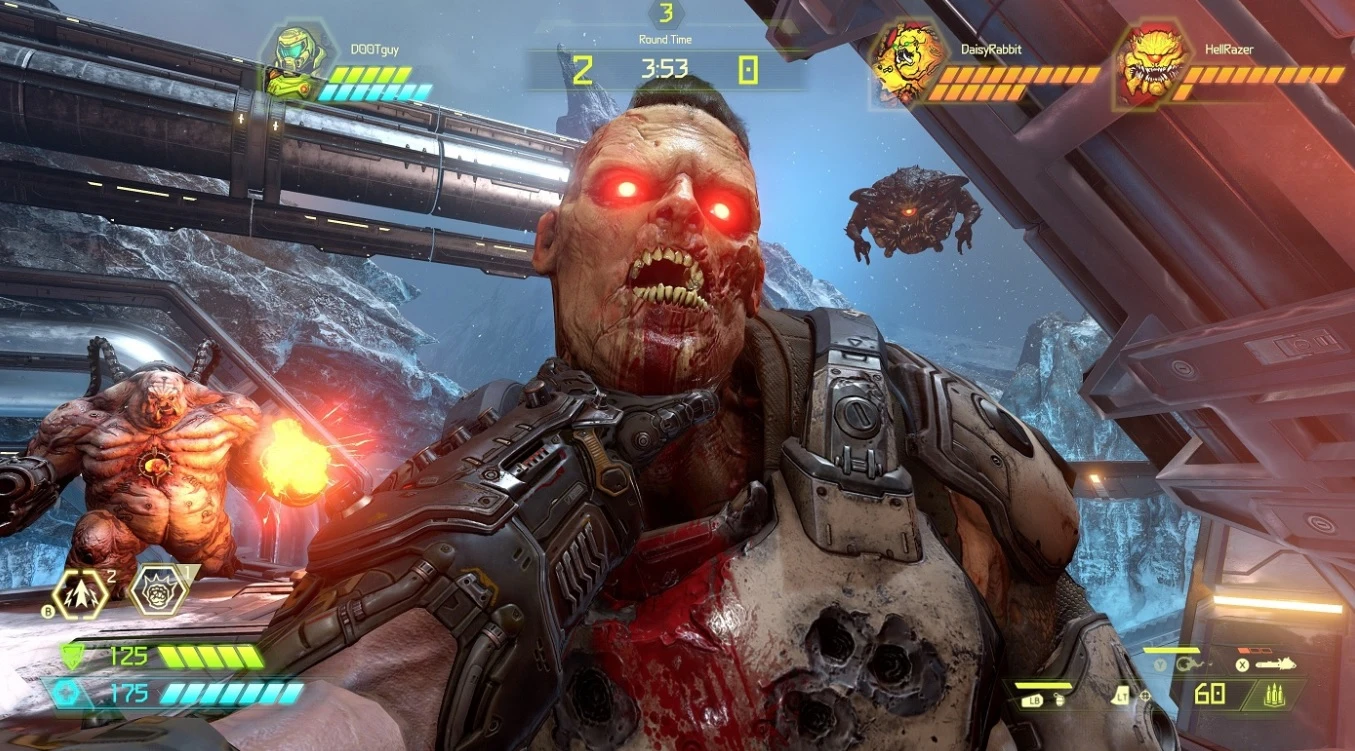This screenshot has height=751, width=1355.
Task: Toggle the X equipment indicator
Action: [1242, 663]
